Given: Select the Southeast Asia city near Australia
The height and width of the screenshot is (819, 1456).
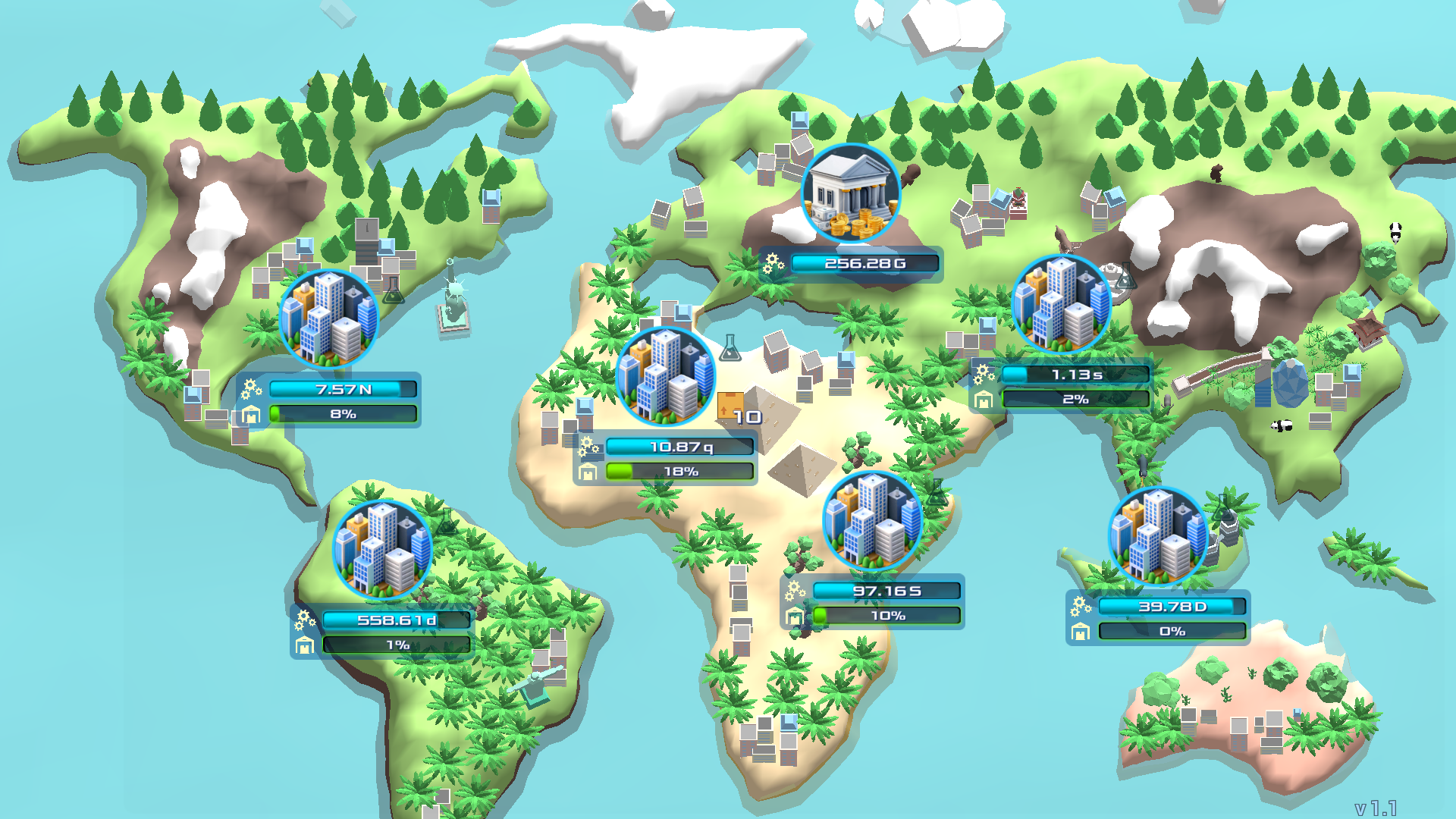Looking at the screenshot, I should pos(1158,537).
